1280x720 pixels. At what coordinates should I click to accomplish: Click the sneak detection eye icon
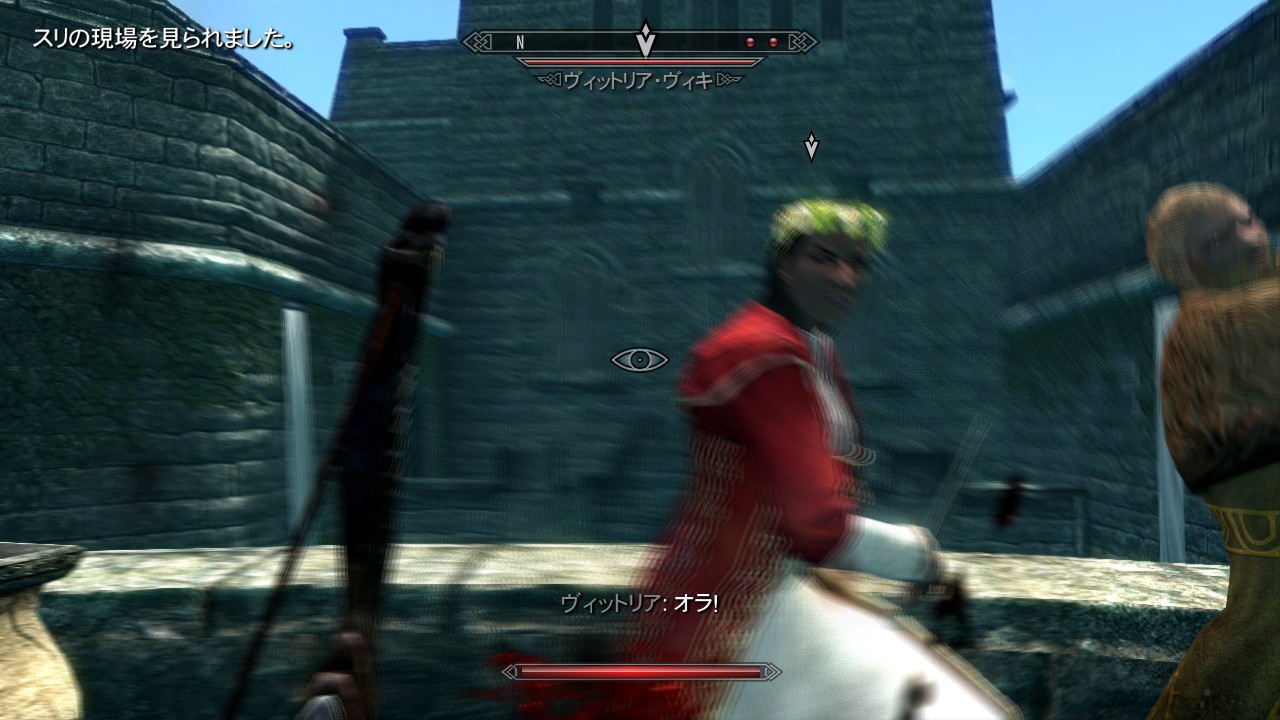click(x=639, y=360)
